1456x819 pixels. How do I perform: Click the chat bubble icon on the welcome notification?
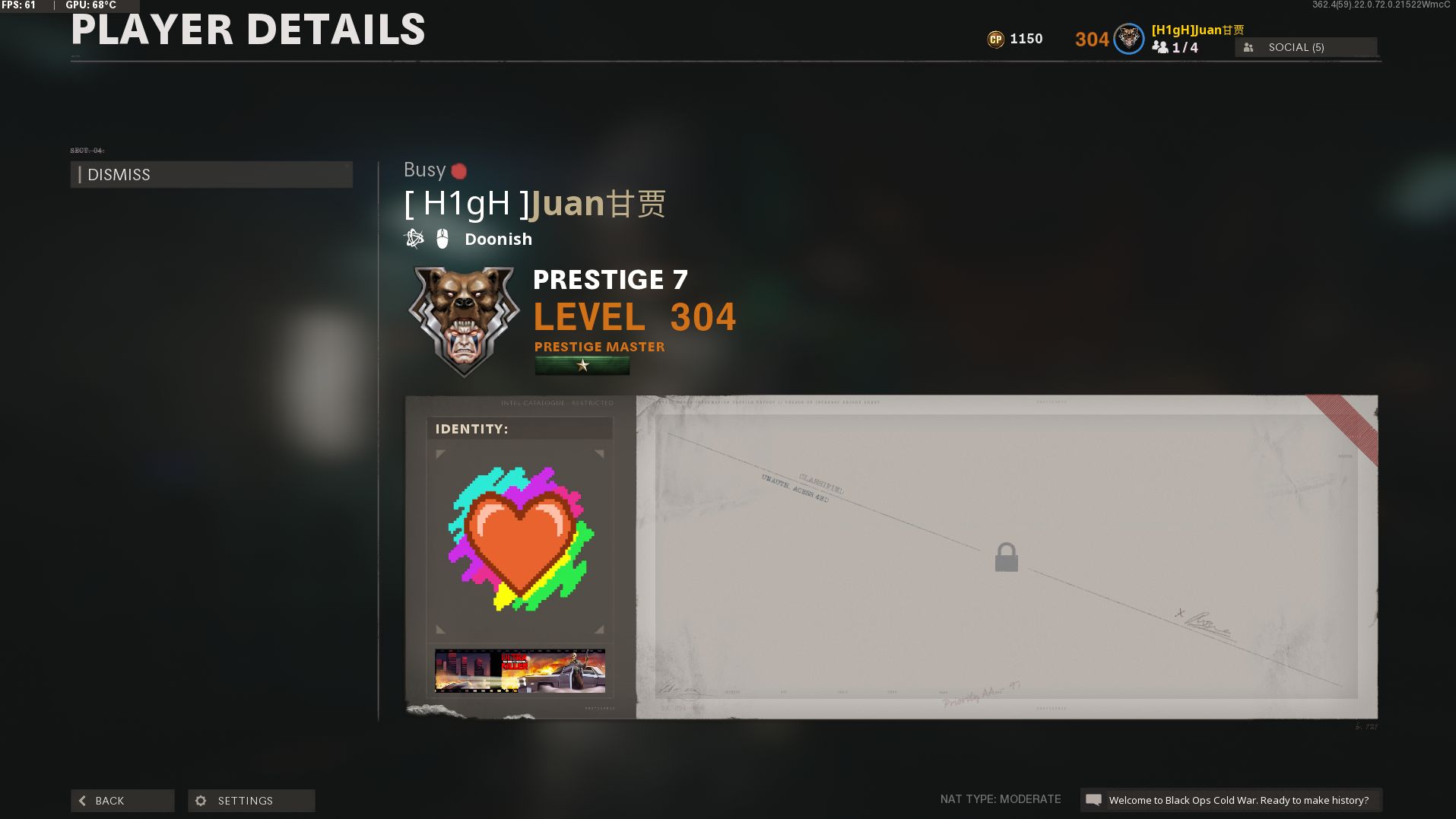[x=1095, y=800]
